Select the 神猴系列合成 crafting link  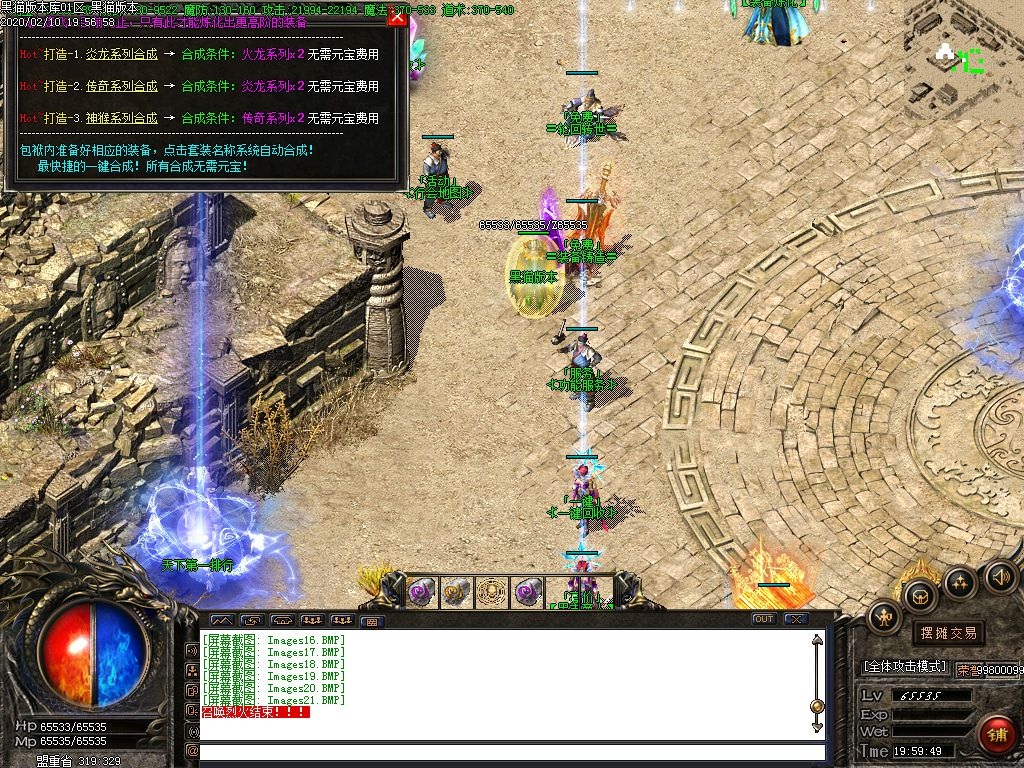tap(121, 118)
